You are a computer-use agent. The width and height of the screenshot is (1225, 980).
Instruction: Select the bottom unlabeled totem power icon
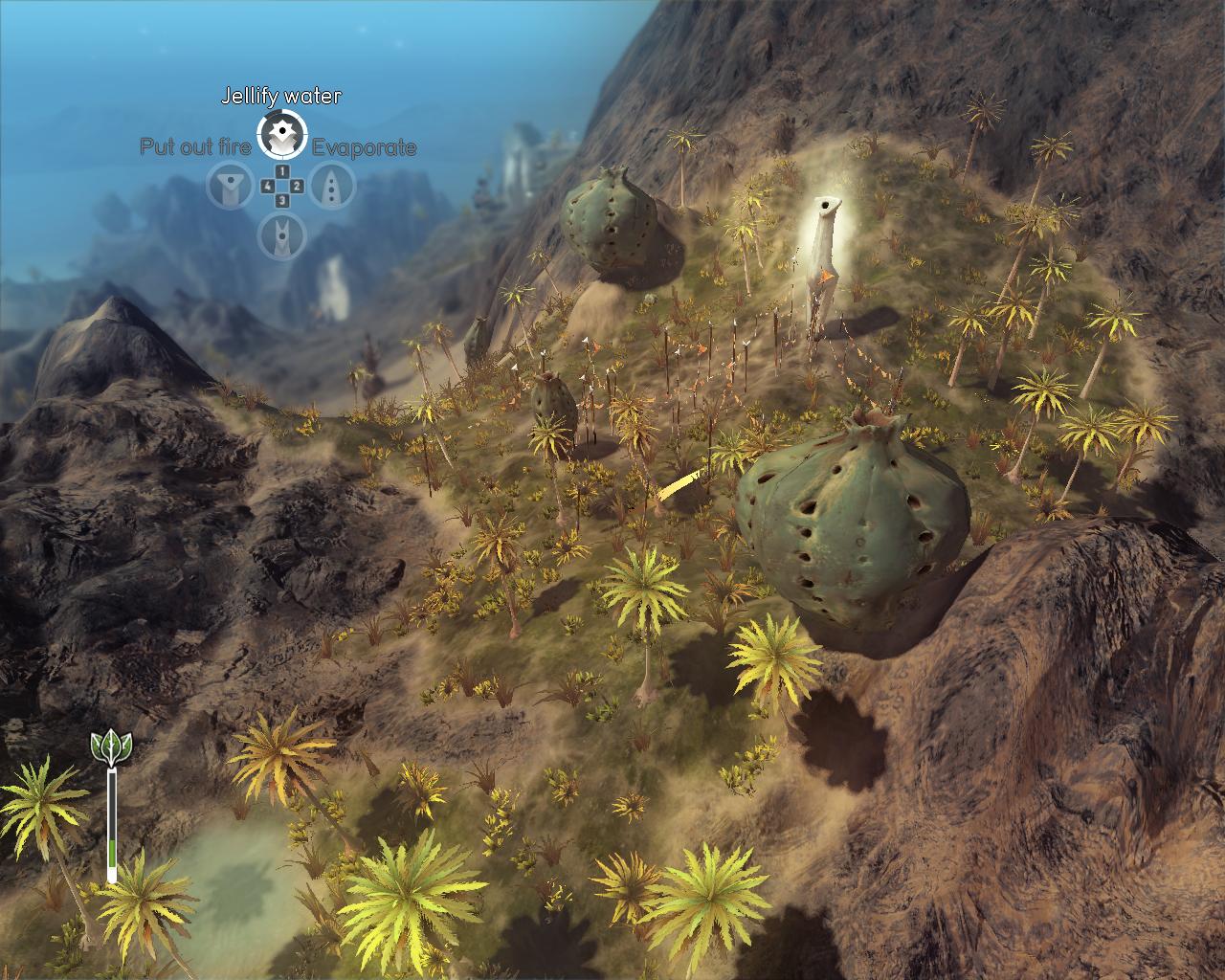281,234
